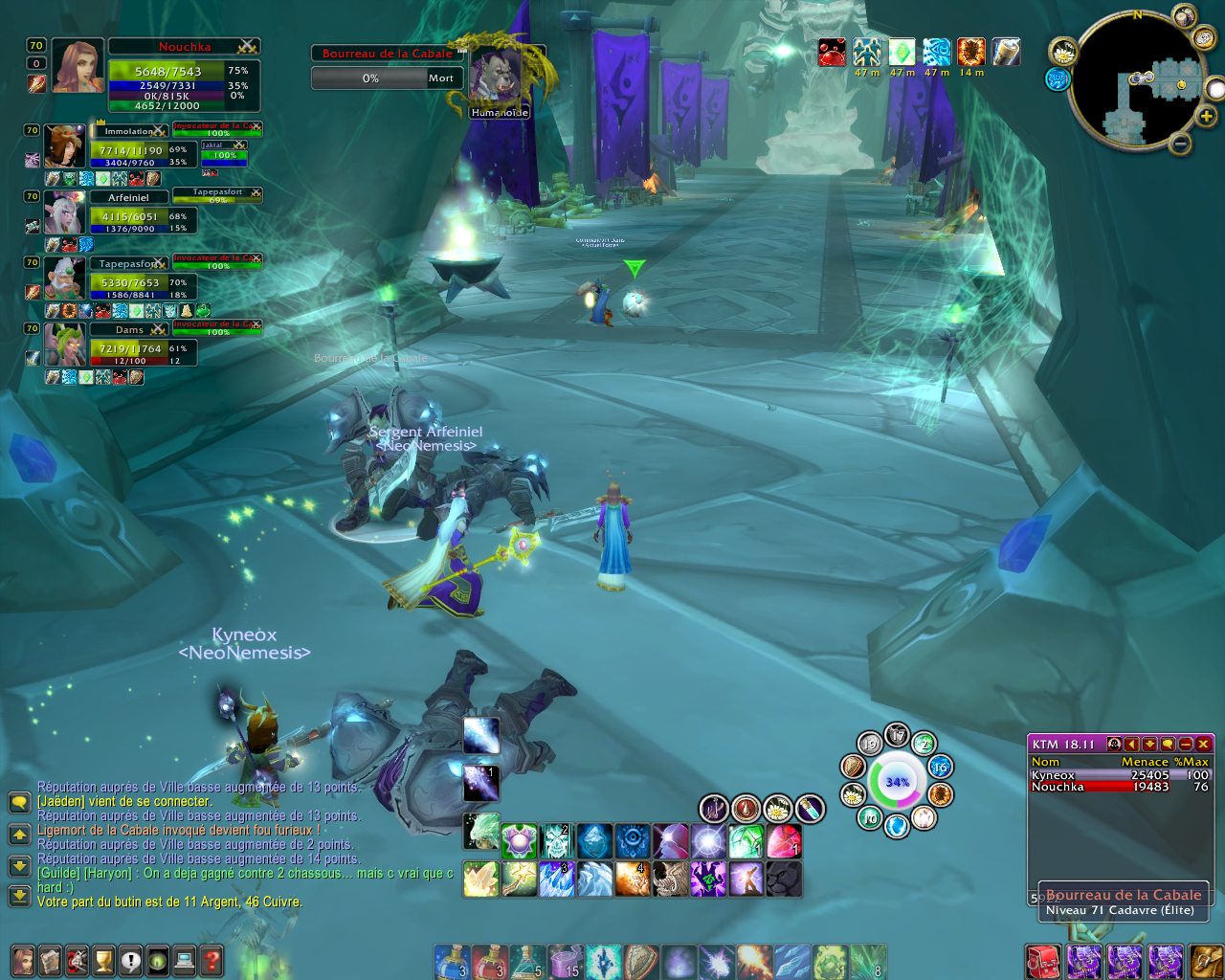This screenshot has width=1225, height=980.
Task: Zoom in the minimap
Action: [1206, 117]
